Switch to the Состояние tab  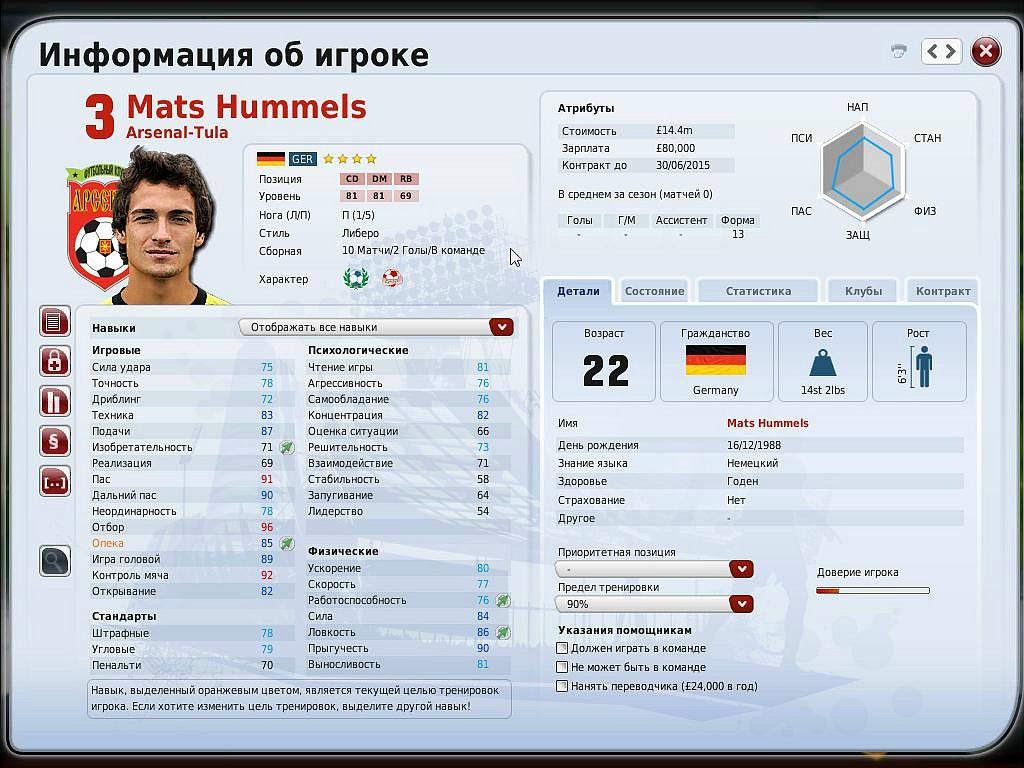[x=654, y=291]
